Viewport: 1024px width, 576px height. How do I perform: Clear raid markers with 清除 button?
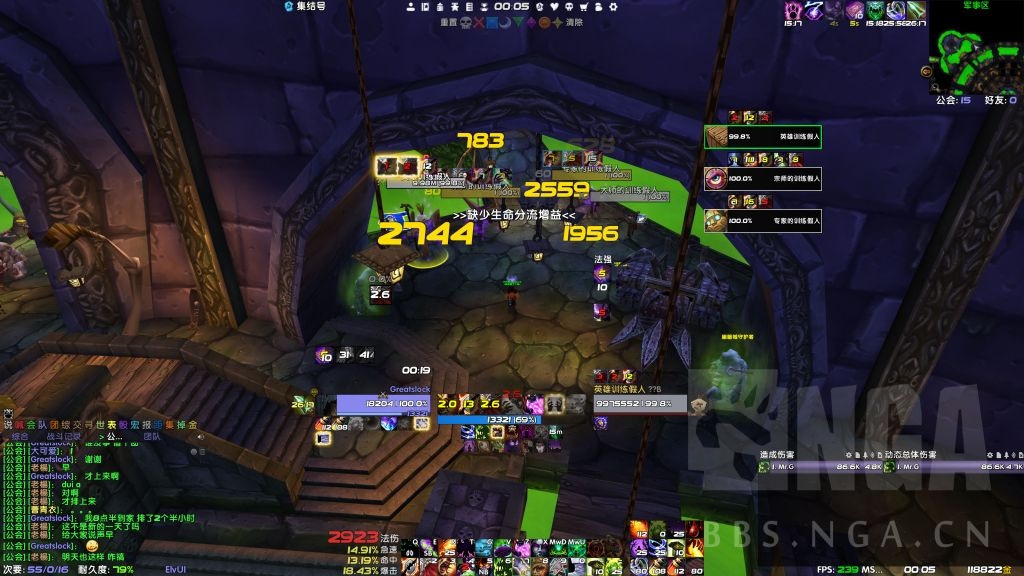coord(574,21)
